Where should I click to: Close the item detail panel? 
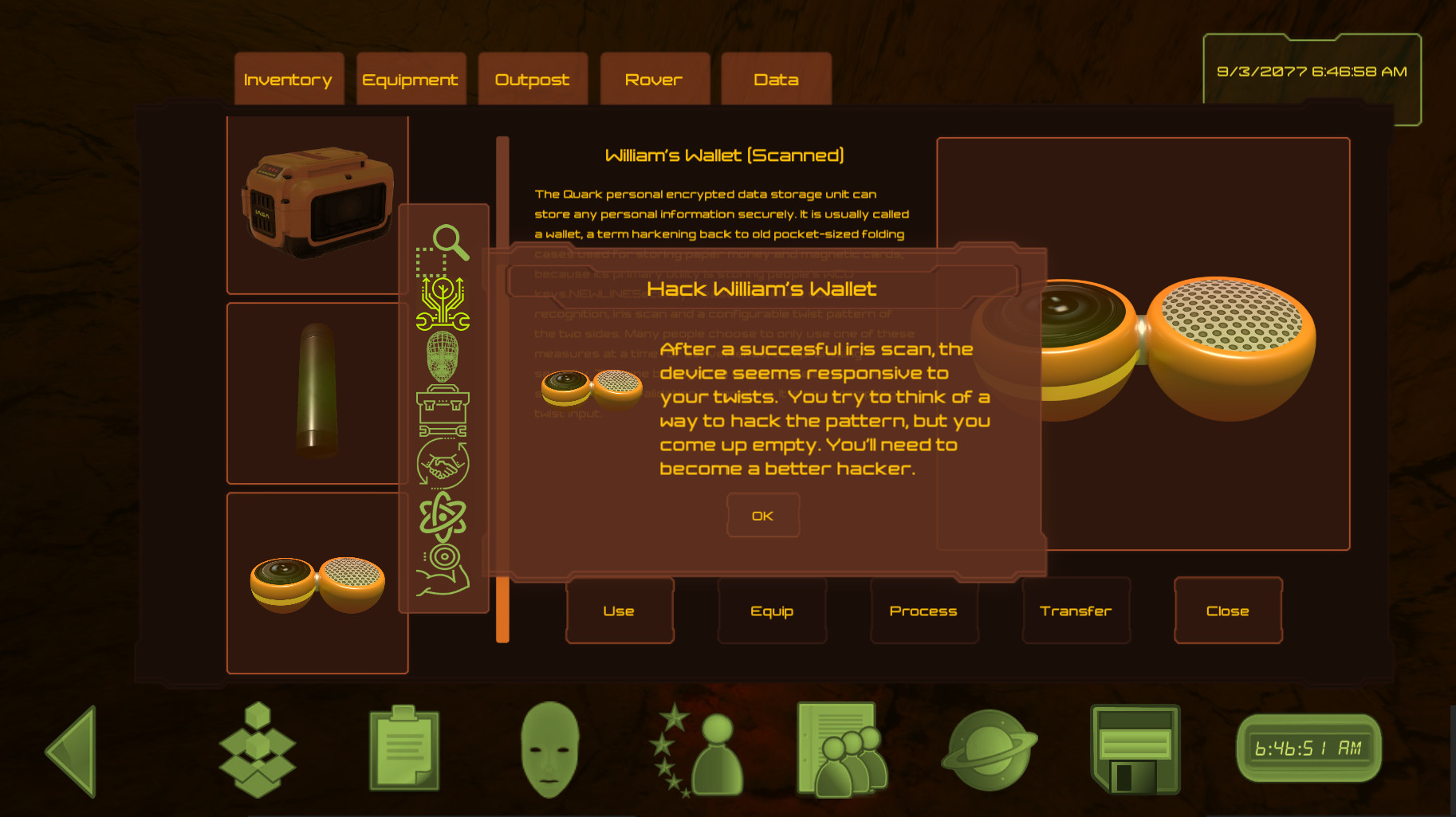coord(1227,611)
